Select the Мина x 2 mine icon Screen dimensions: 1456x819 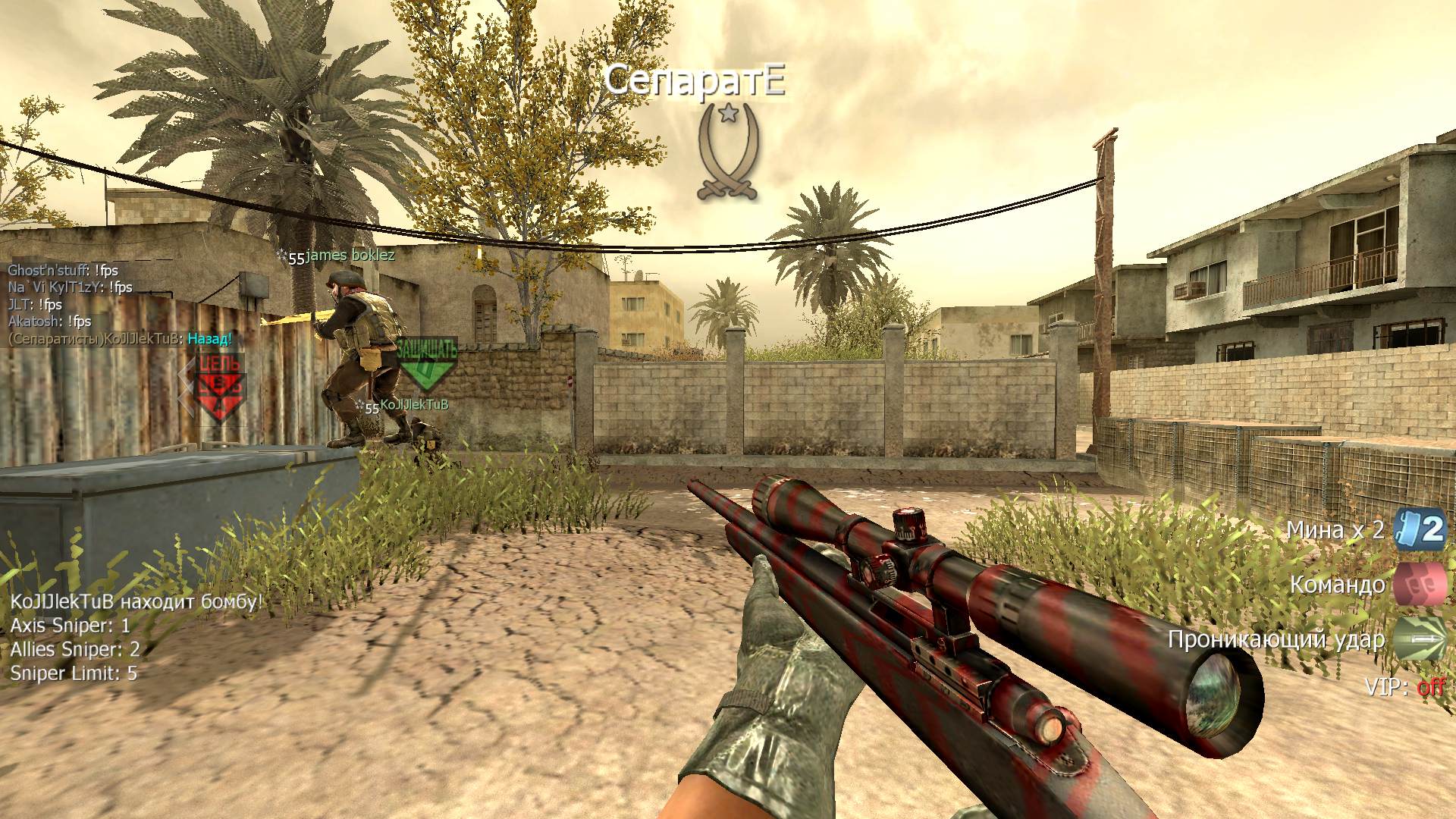click(1420, 528)
